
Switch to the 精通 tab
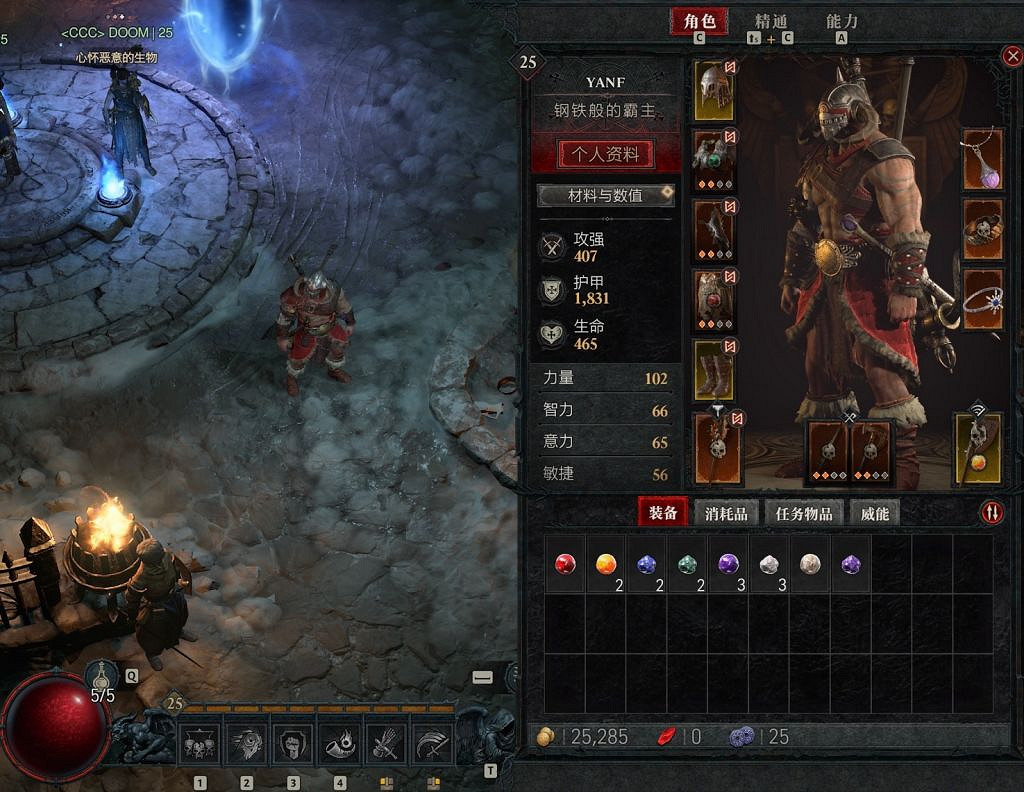pyautogui.click(x=771, y=21)
